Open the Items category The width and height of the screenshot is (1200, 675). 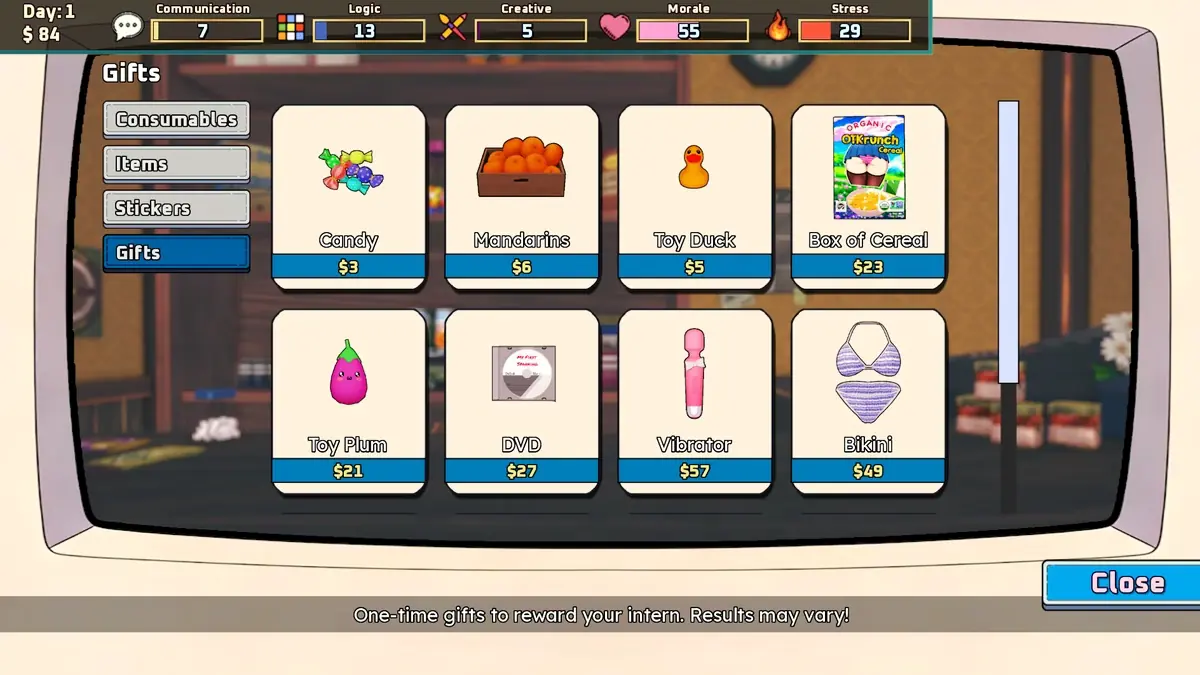click(176, 164)
